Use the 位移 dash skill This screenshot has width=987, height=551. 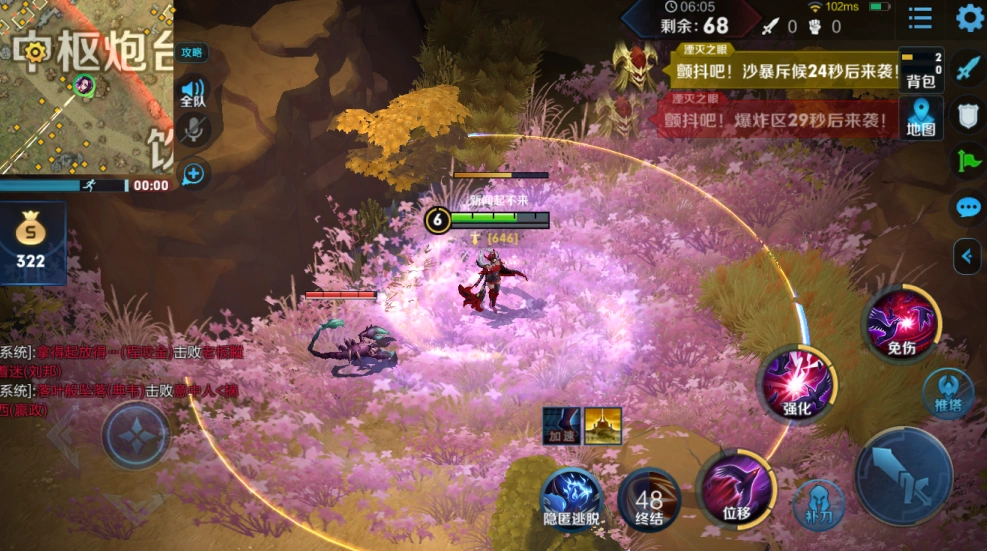(735, 488)
